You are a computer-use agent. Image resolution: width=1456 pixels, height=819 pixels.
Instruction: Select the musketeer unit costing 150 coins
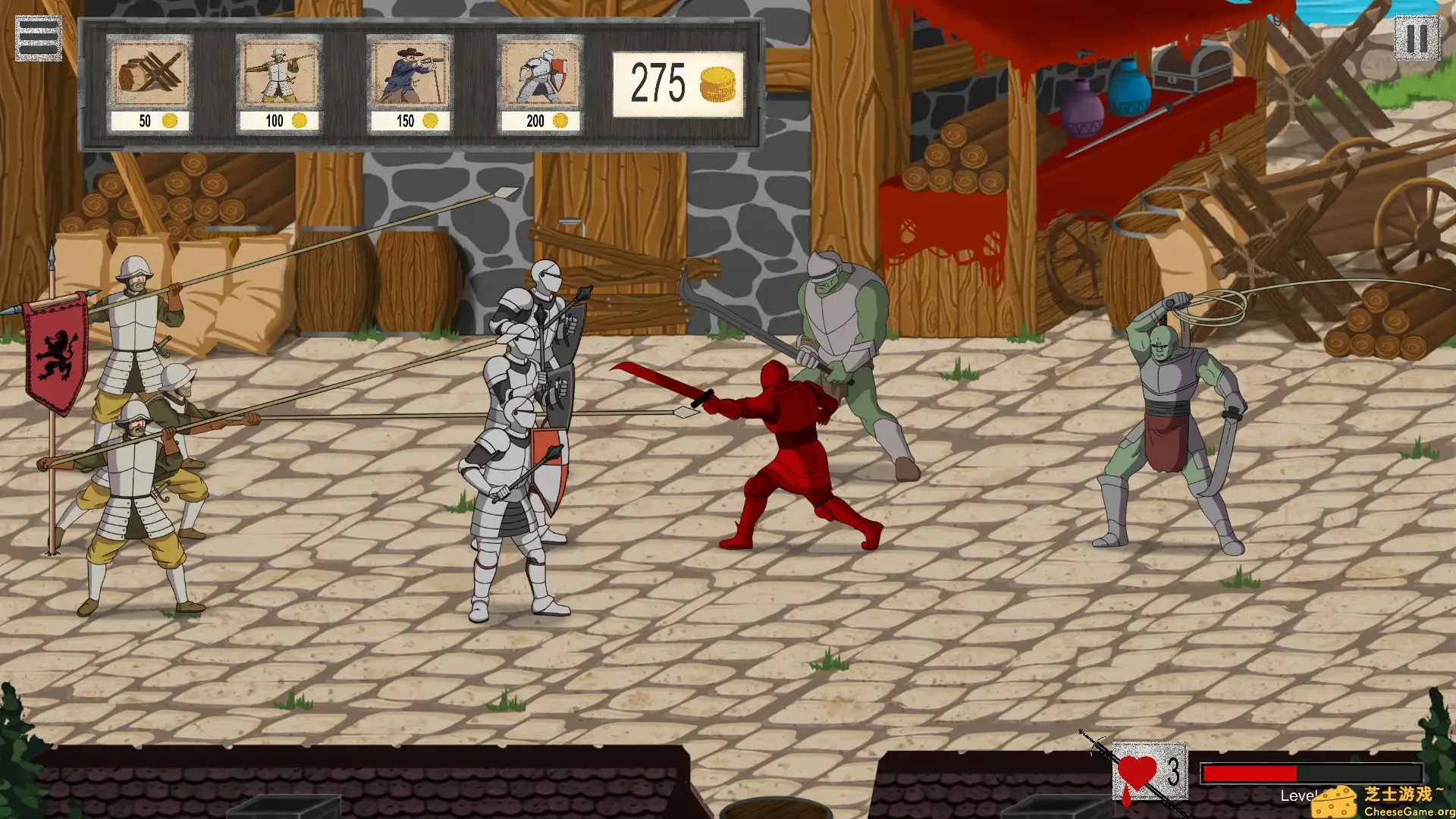(409, 75)
